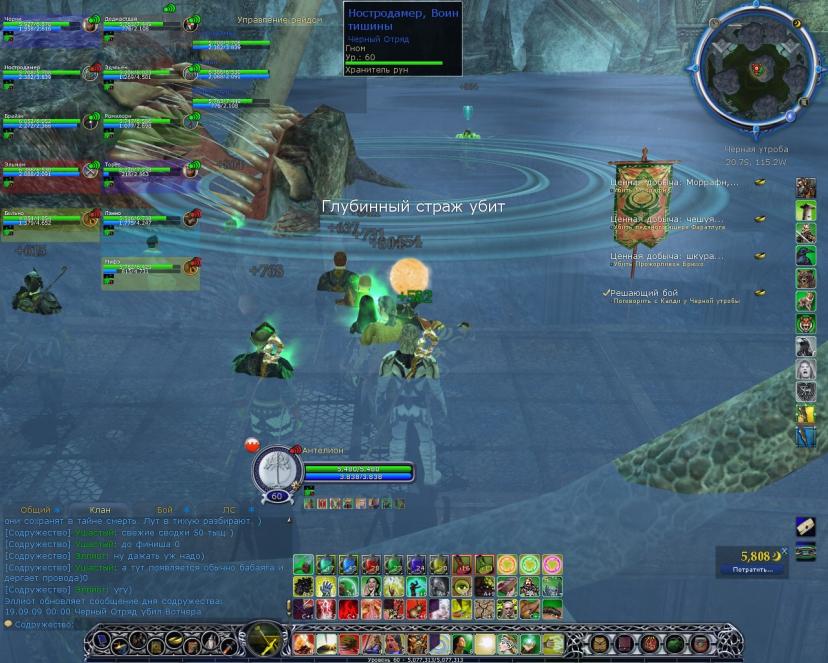This screenshot has height=663, width=828.
Task: Select raid member Ронхворн's frame
Action: [142, 122]
